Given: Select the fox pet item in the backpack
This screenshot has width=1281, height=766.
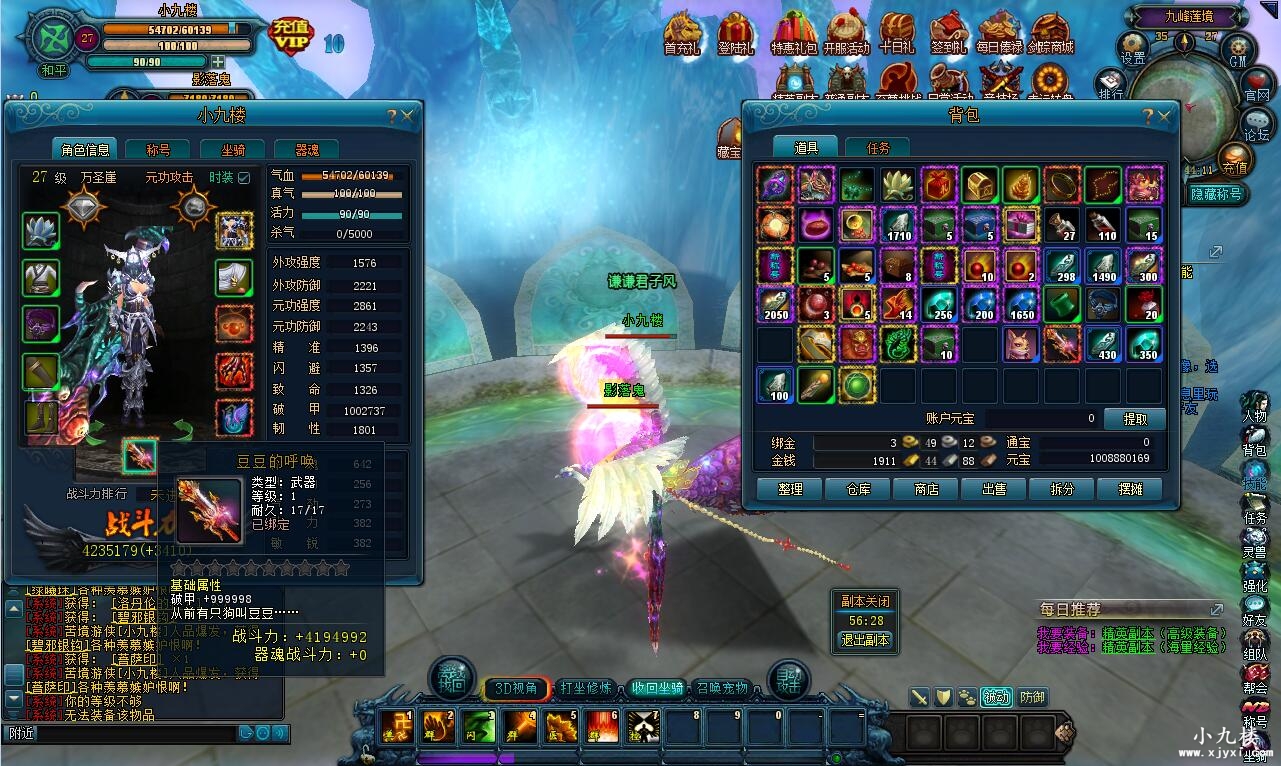Looking at the screenshot, I should pos(1021,344).
